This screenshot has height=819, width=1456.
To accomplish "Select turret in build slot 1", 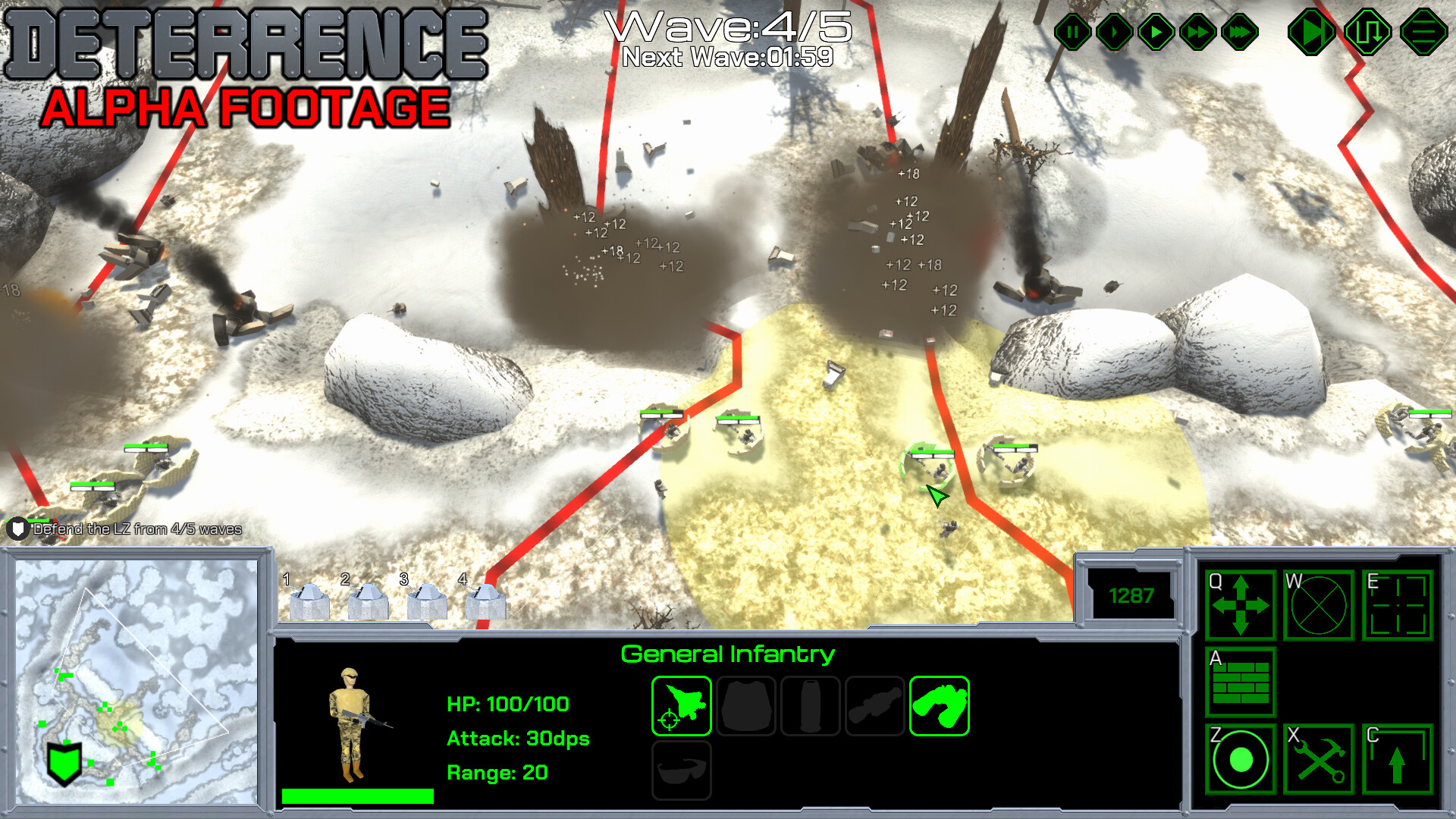I will click(309, 599).
